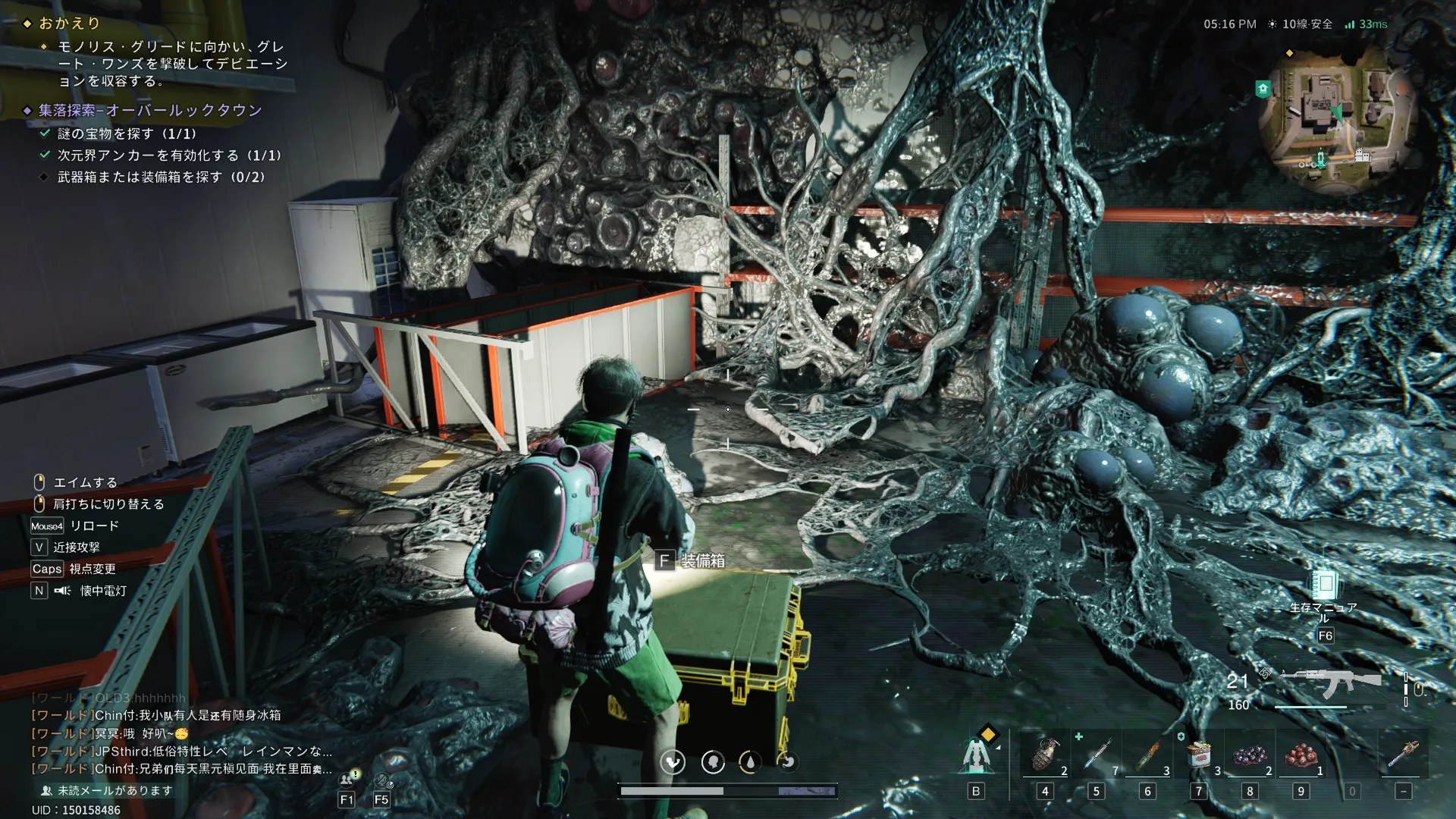1456x819 pixels.
Task: Eat the dark berries hotbar item
Action: click(1250, 756)
